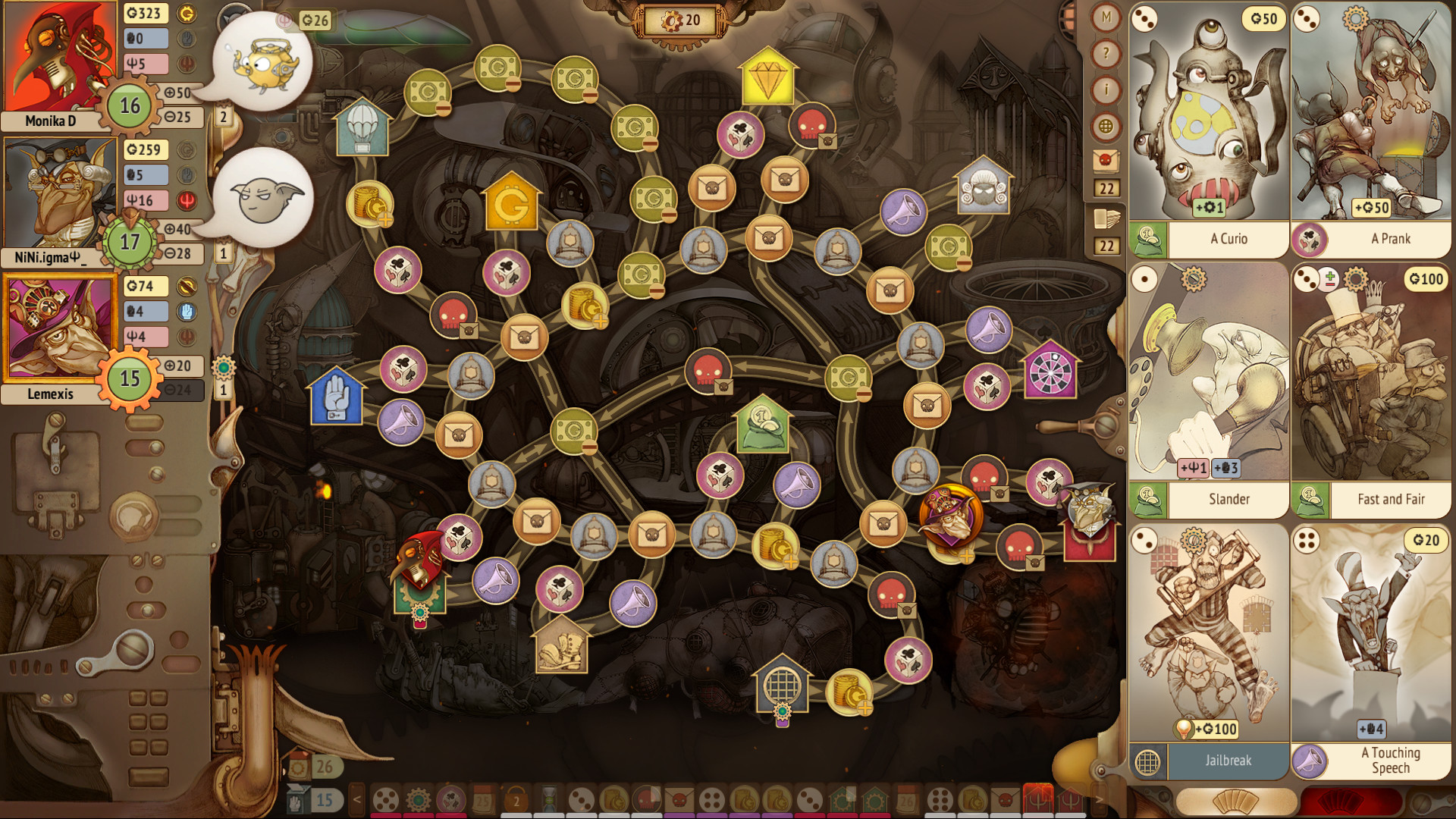Open the main menu with the M button

point(1105,17)
